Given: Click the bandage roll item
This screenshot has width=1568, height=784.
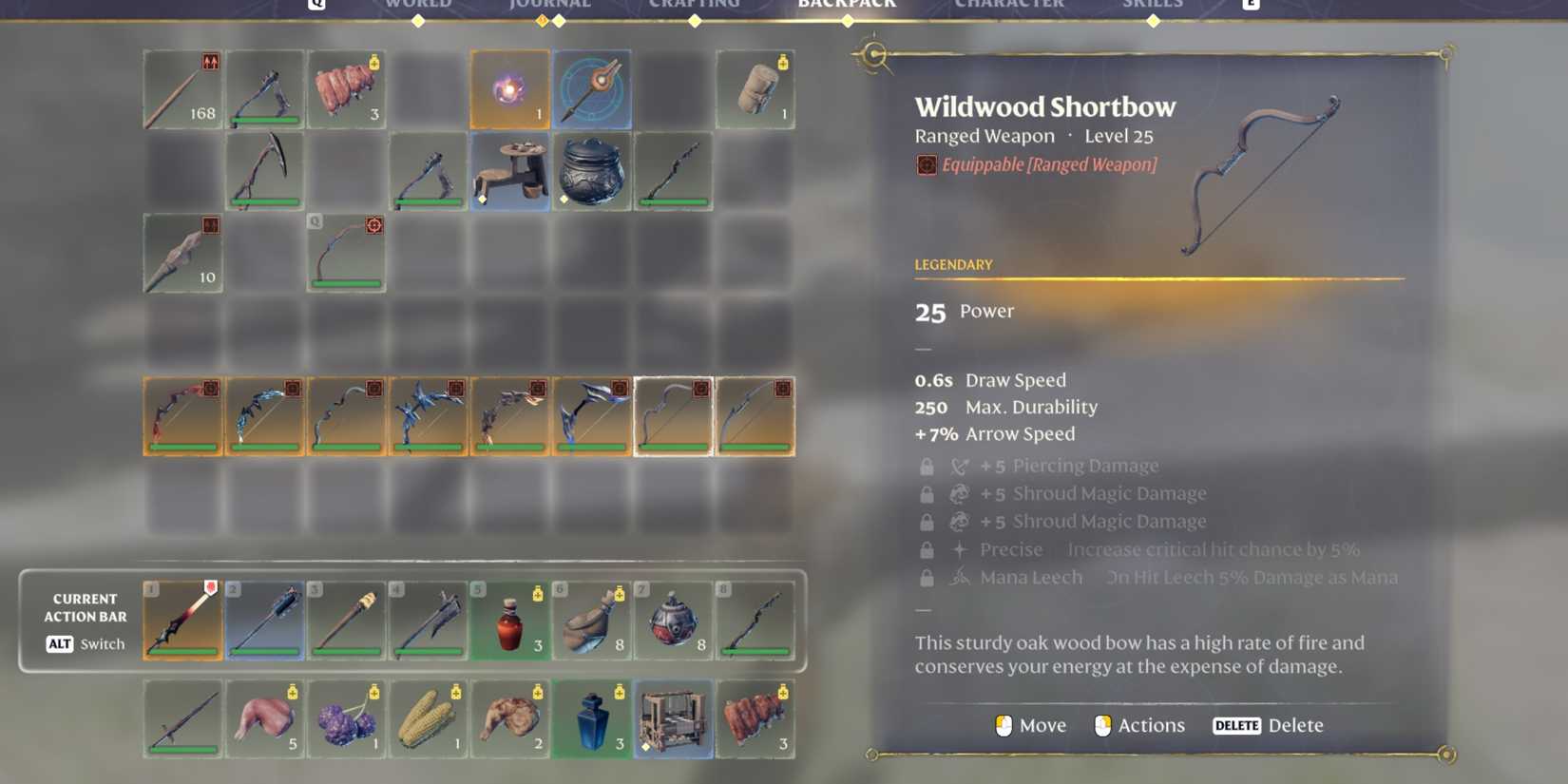Looking at the screenshot, I should [755, 89].
